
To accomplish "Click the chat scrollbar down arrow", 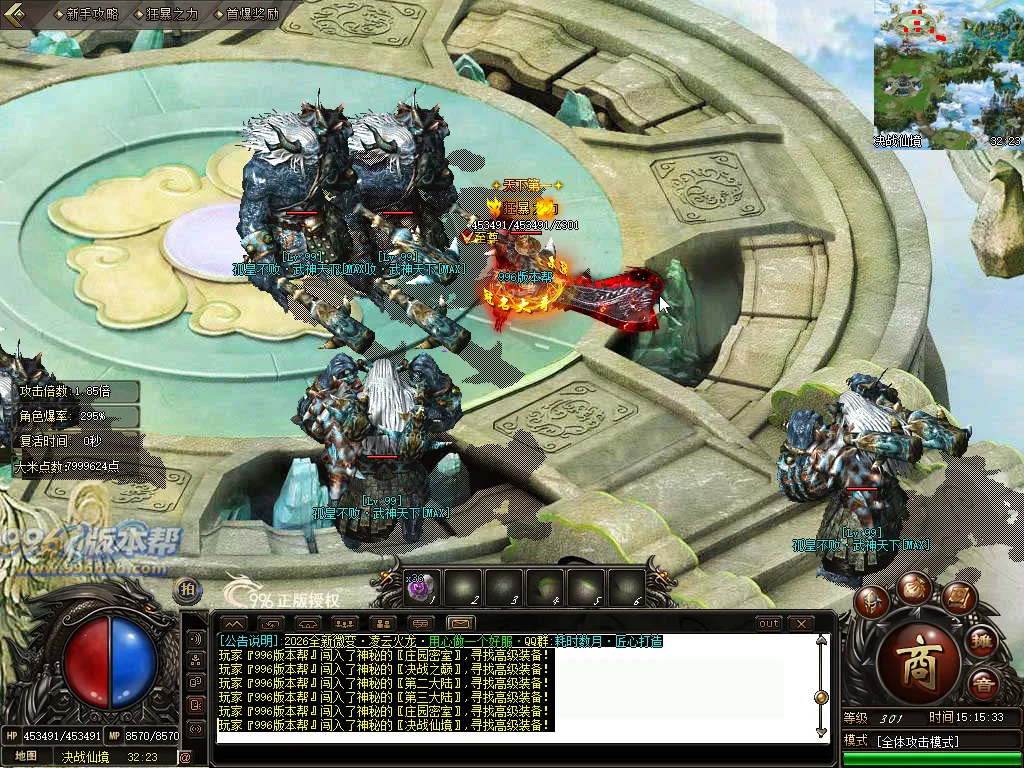I will [821, 730].
